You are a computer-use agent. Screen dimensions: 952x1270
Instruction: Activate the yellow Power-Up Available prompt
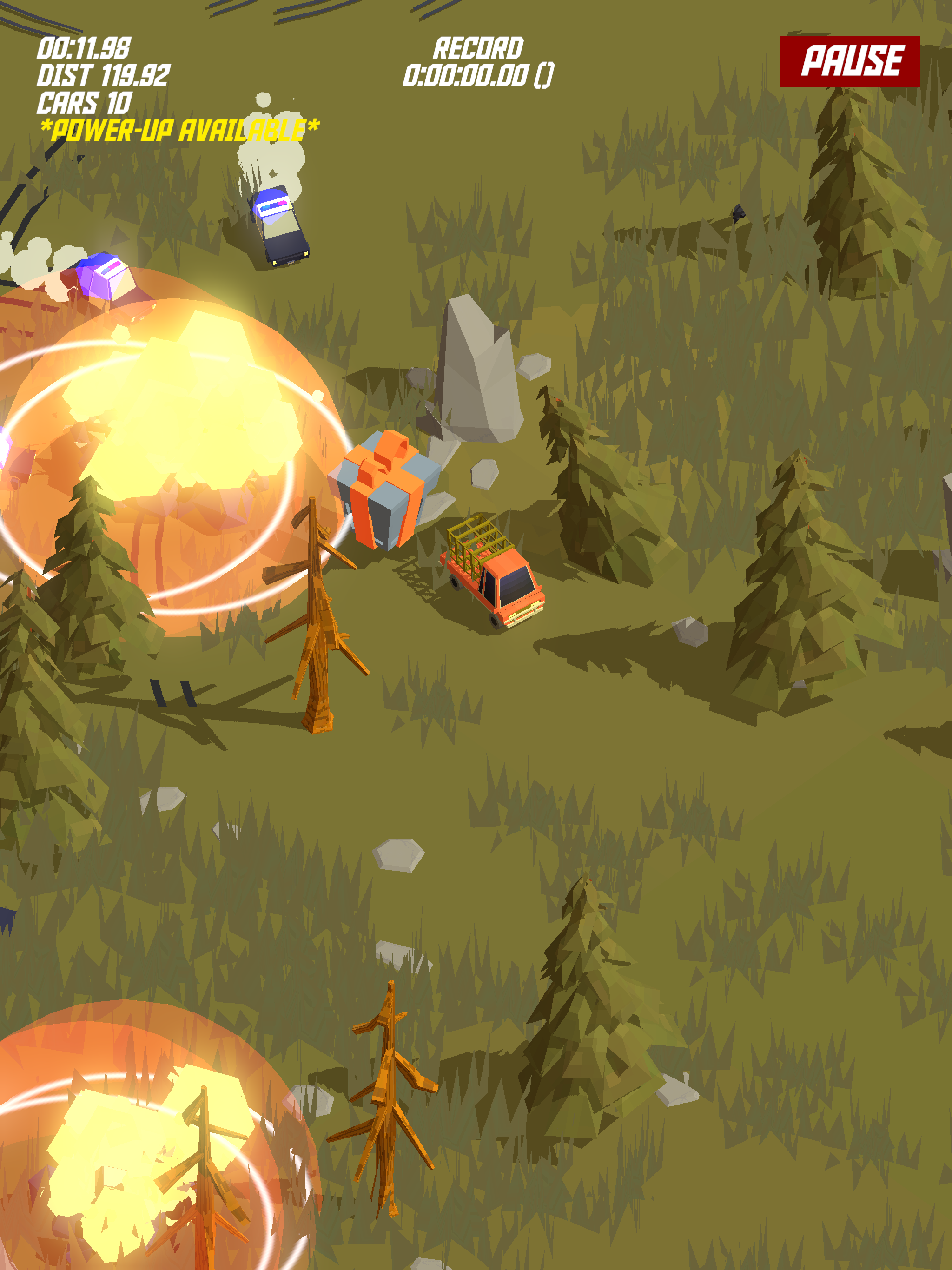click(179, 131)
